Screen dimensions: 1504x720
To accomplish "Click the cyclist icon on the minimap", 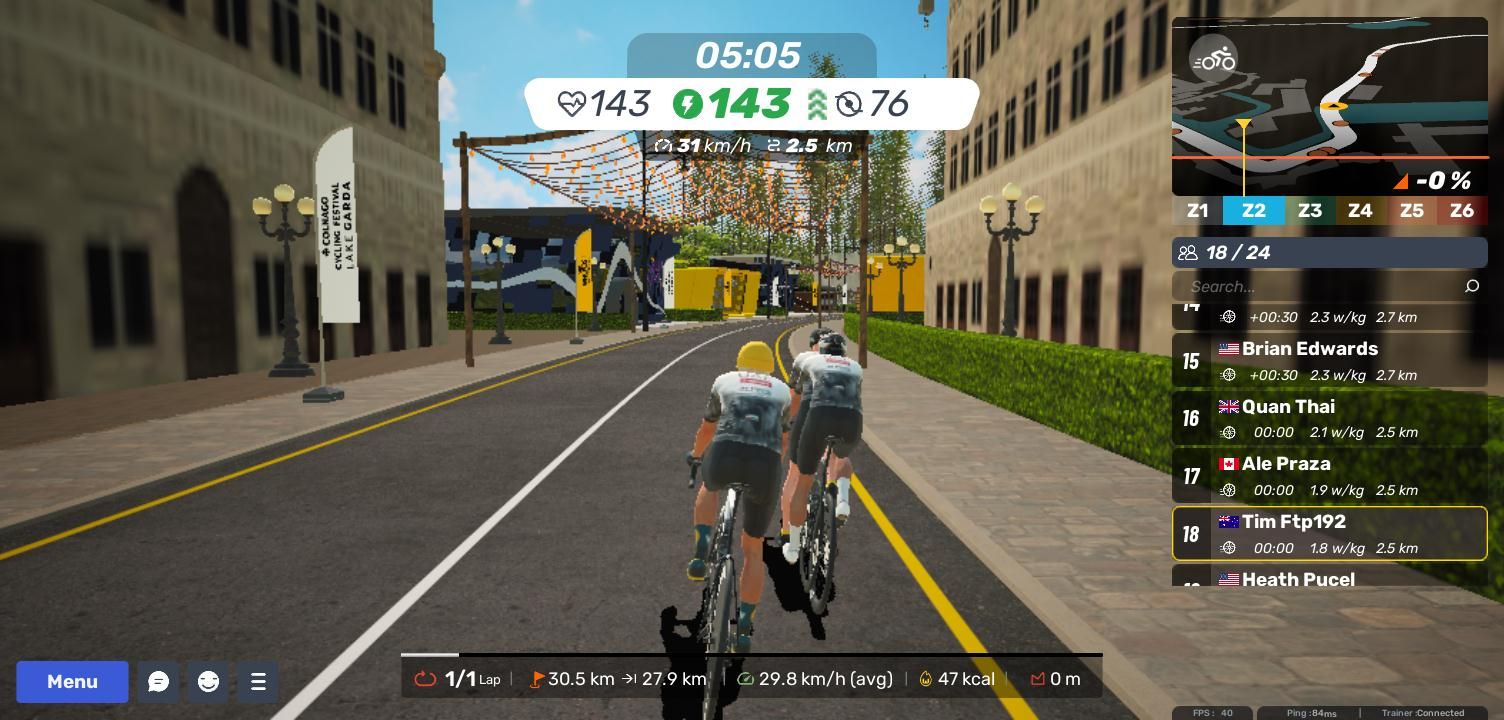I will coord(1214,60).
